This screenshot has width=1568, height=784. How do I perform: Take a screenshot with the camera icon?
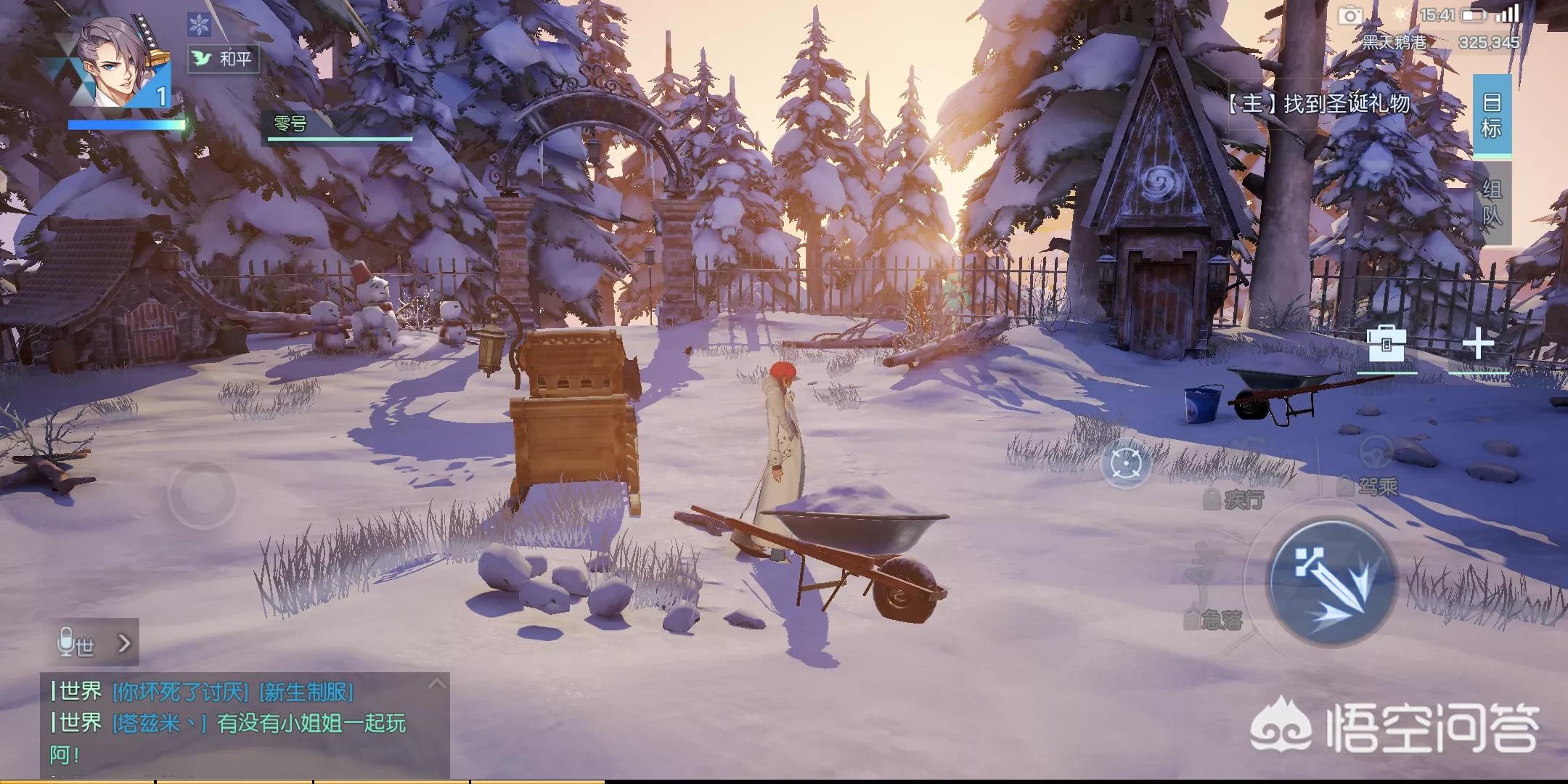pyautogui.click(x=1350, y=15)
